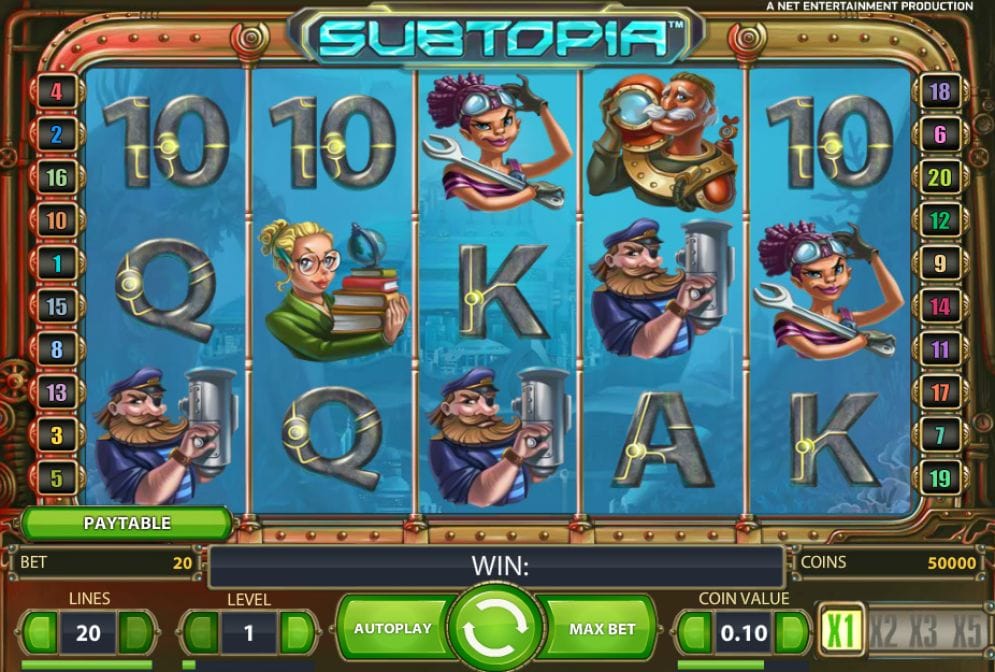This screenshot has width=995, height=672.
Task: Show payline 18
Action: click(x=939, y=92)
